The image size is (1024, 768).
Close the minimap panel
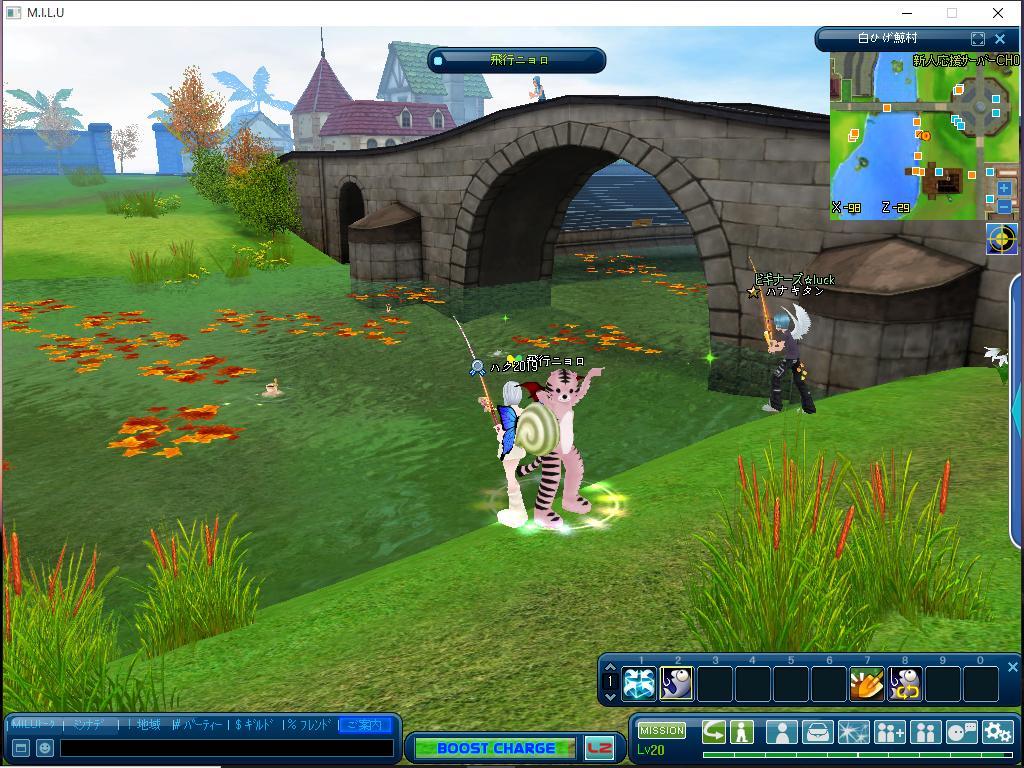pos(999,39)
